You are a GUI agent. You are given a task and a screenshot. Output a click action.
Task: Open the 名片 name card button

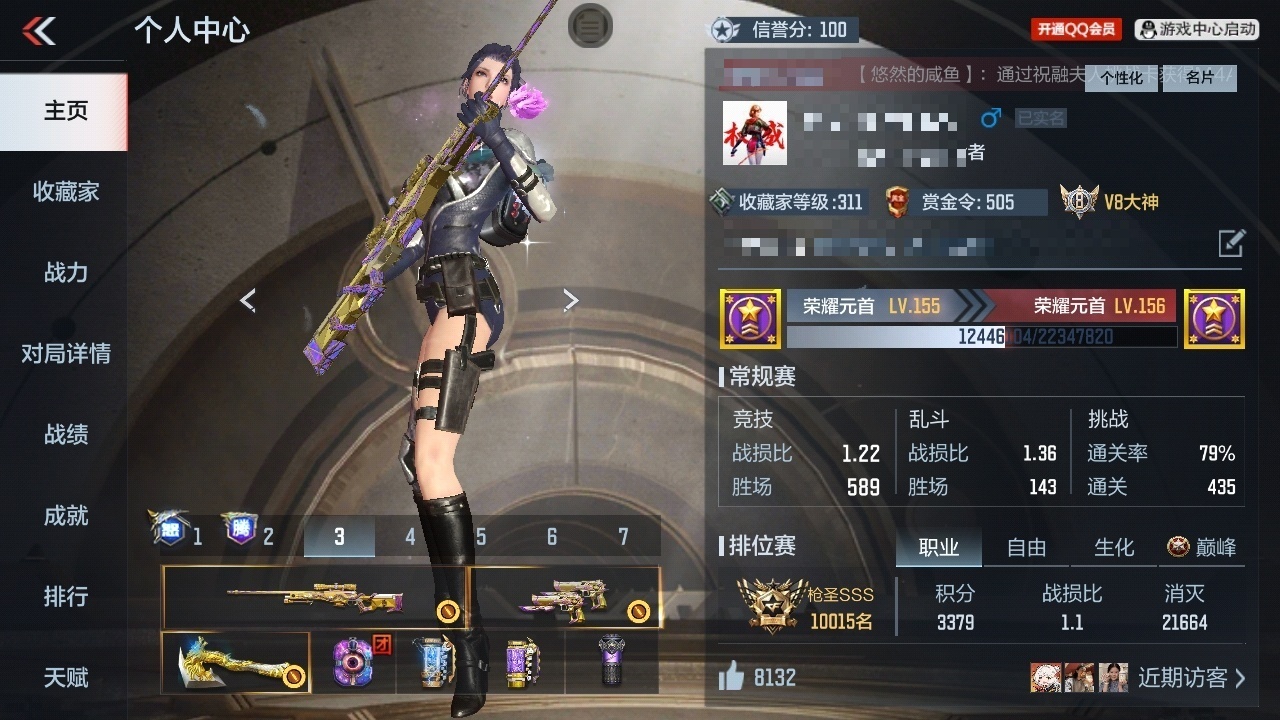(x=1200, y=78)
